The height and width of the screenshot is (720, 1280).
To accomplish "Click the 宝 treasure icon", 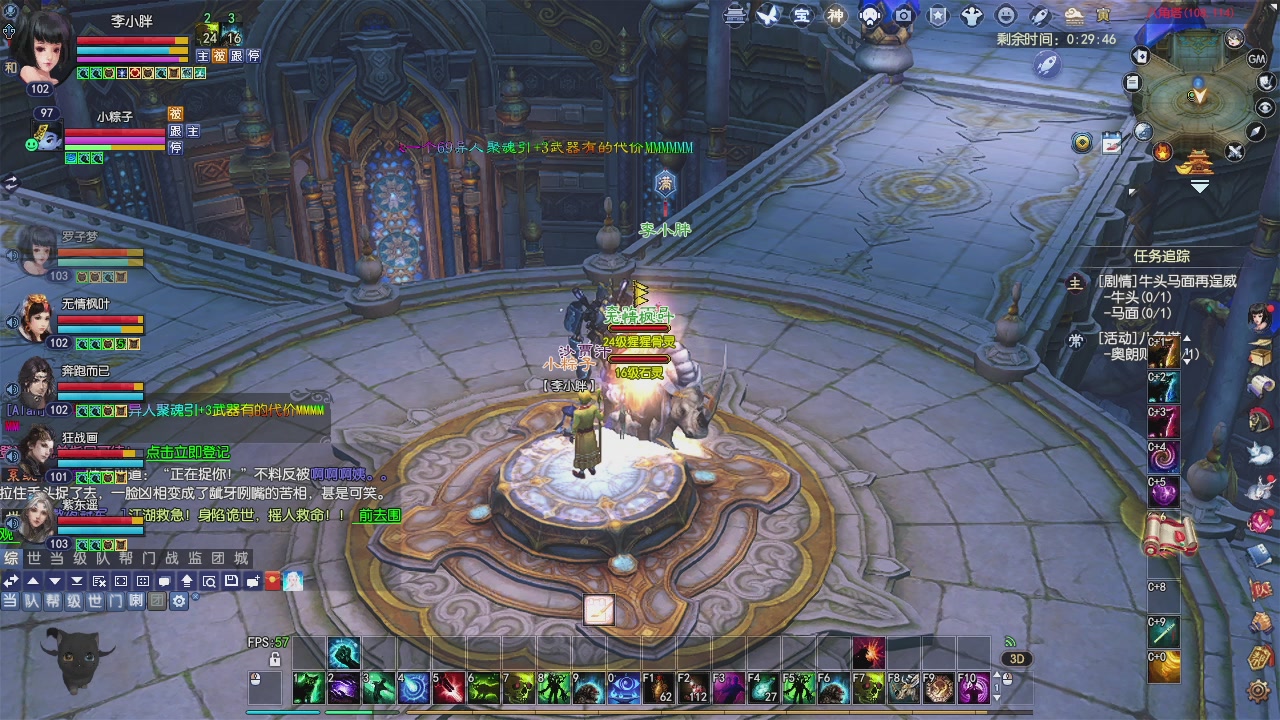I will coord(802,15).
